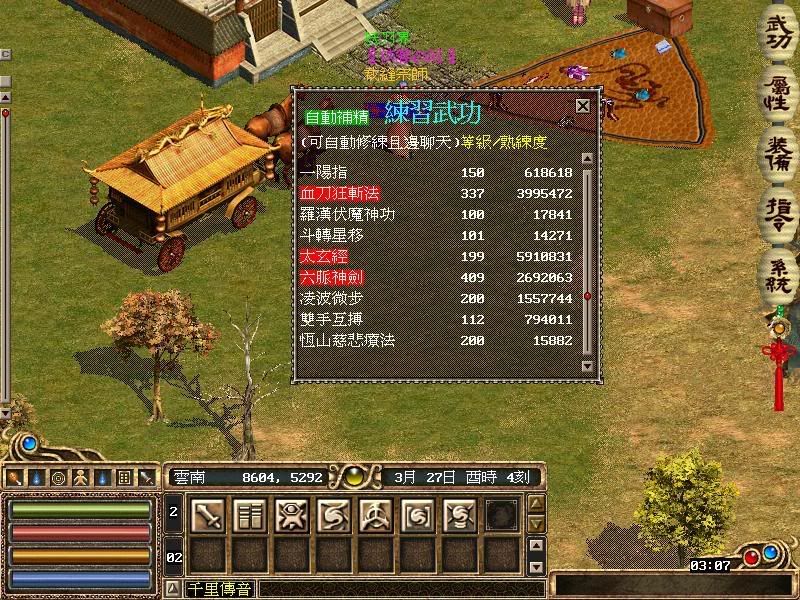
Task: Select the scroll book hotbar icon
Action: (x=249, y=515)
